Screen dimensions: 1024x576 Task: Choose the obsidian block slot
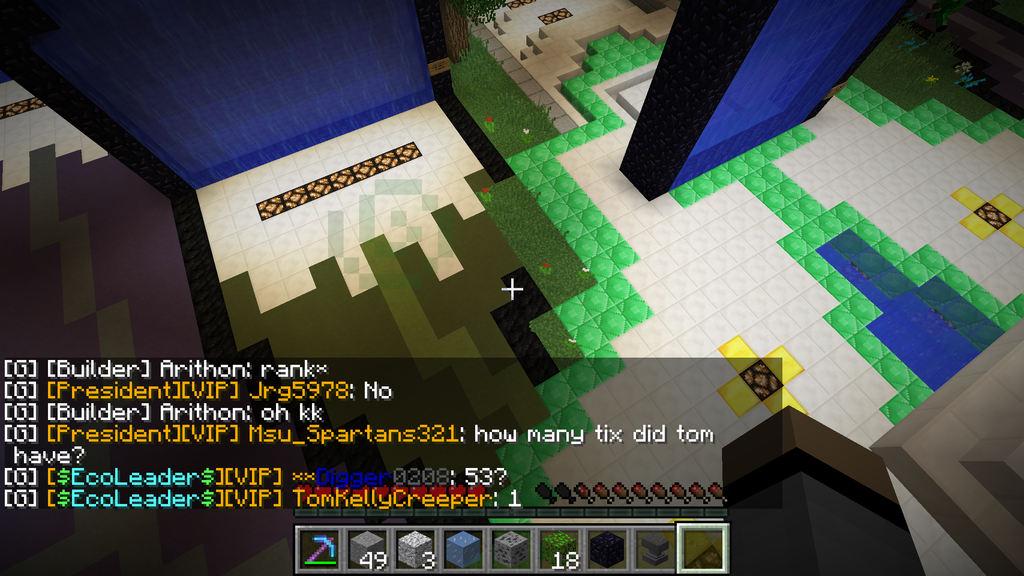click(x=608, y=549)
